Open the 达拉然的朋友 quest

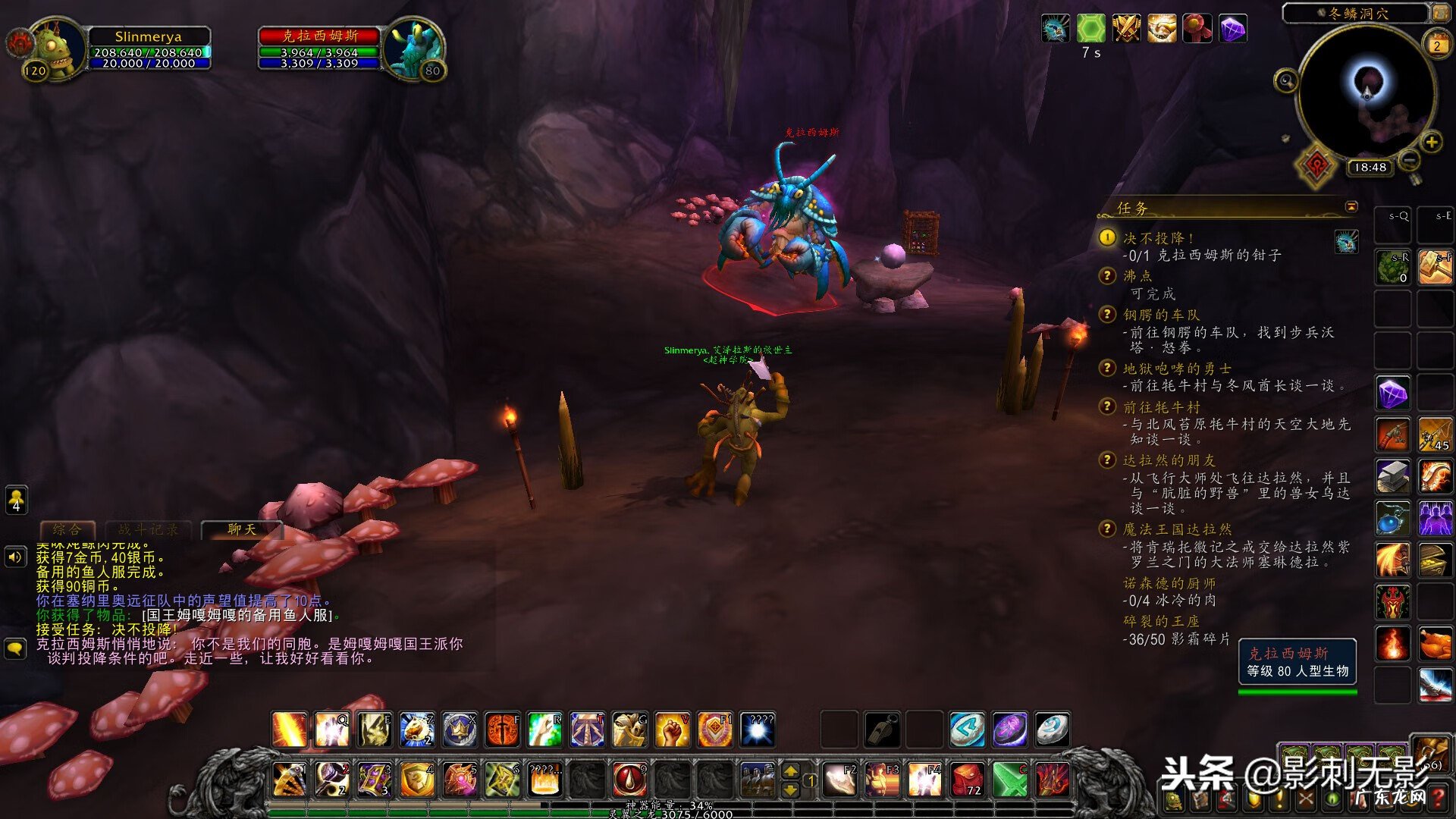[1169, 460]
